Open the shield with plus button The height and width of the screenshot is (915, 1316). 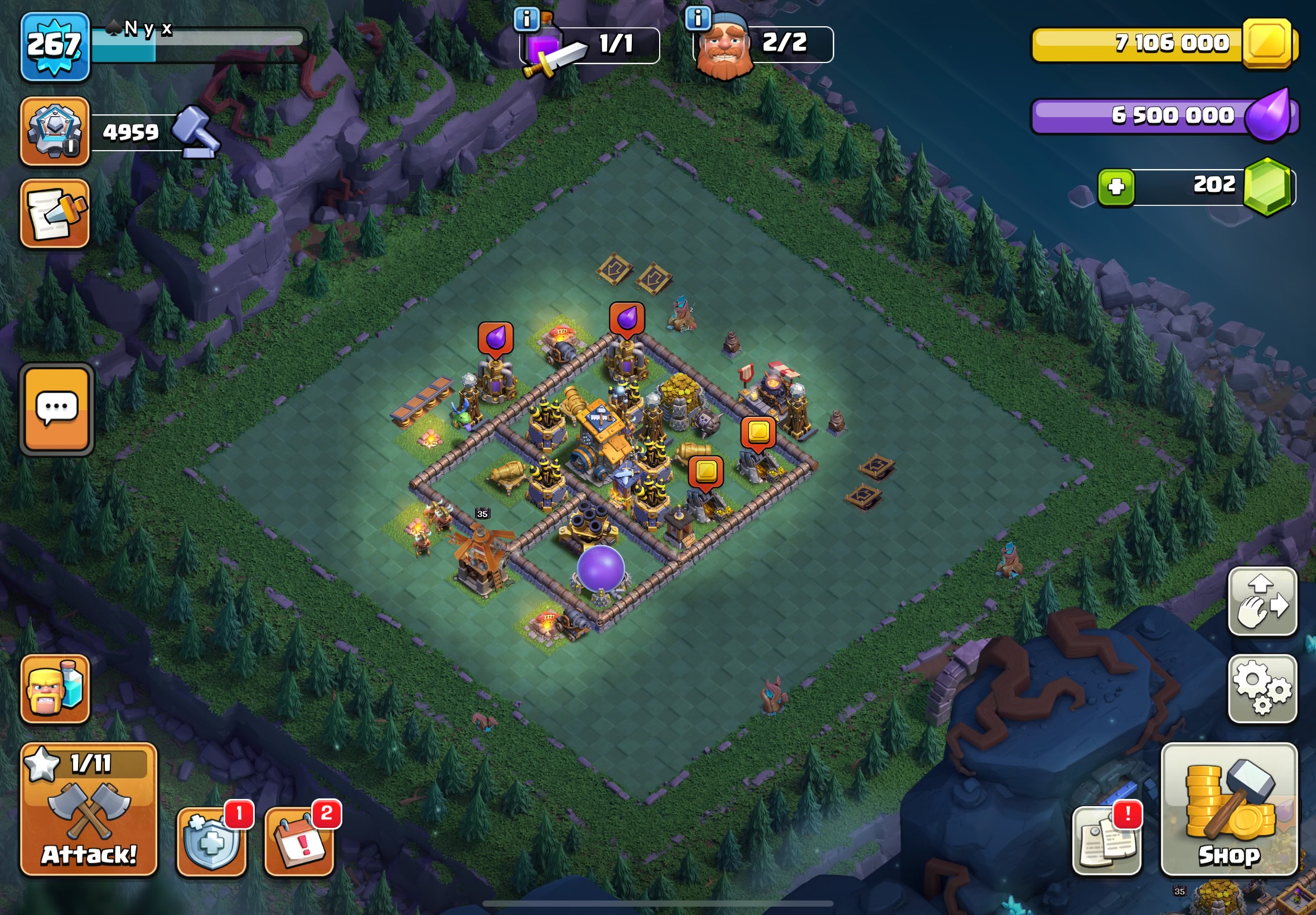(211, 841)
